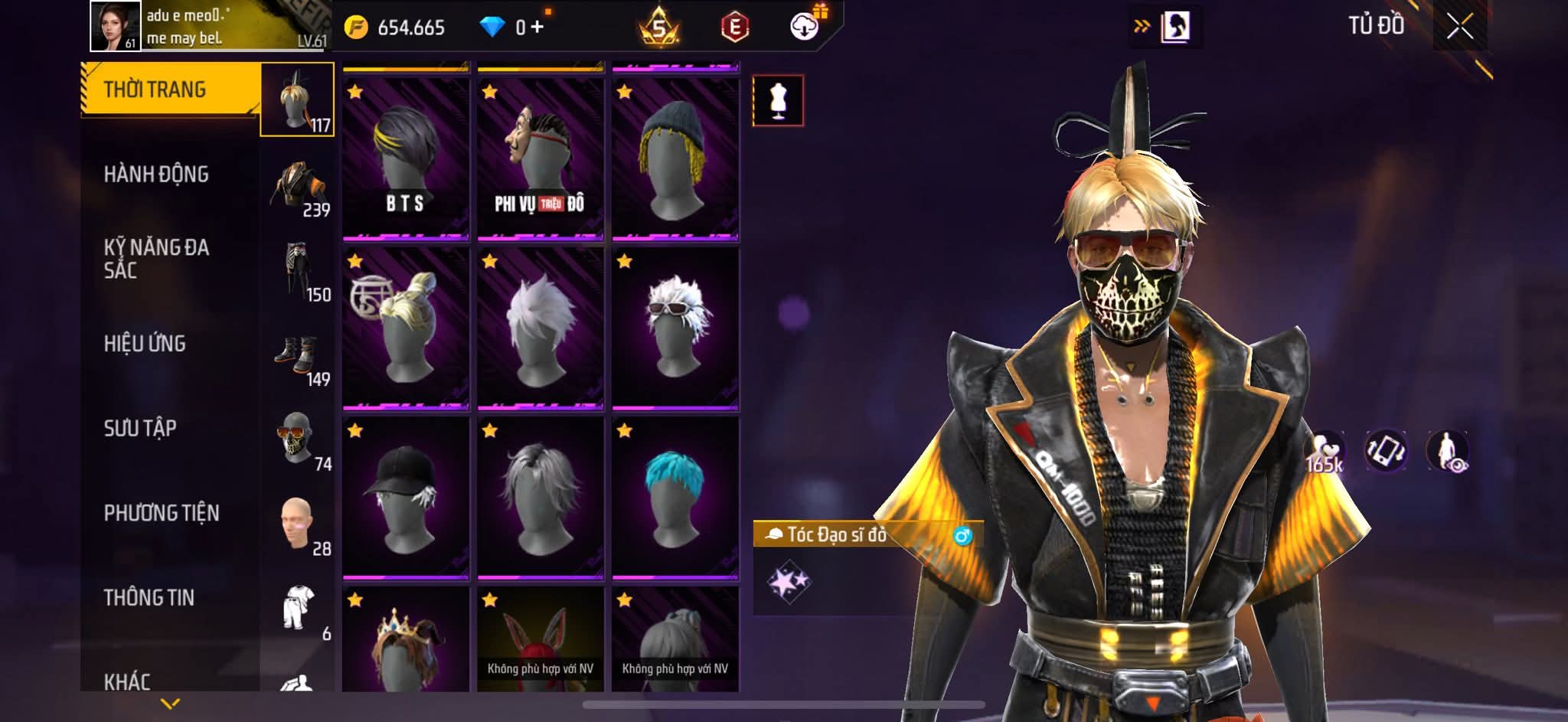Image resolution: width=1568 pixels, height=722 pixels.
Task: Pick the white hair with sunglasses
Action: 675,328
